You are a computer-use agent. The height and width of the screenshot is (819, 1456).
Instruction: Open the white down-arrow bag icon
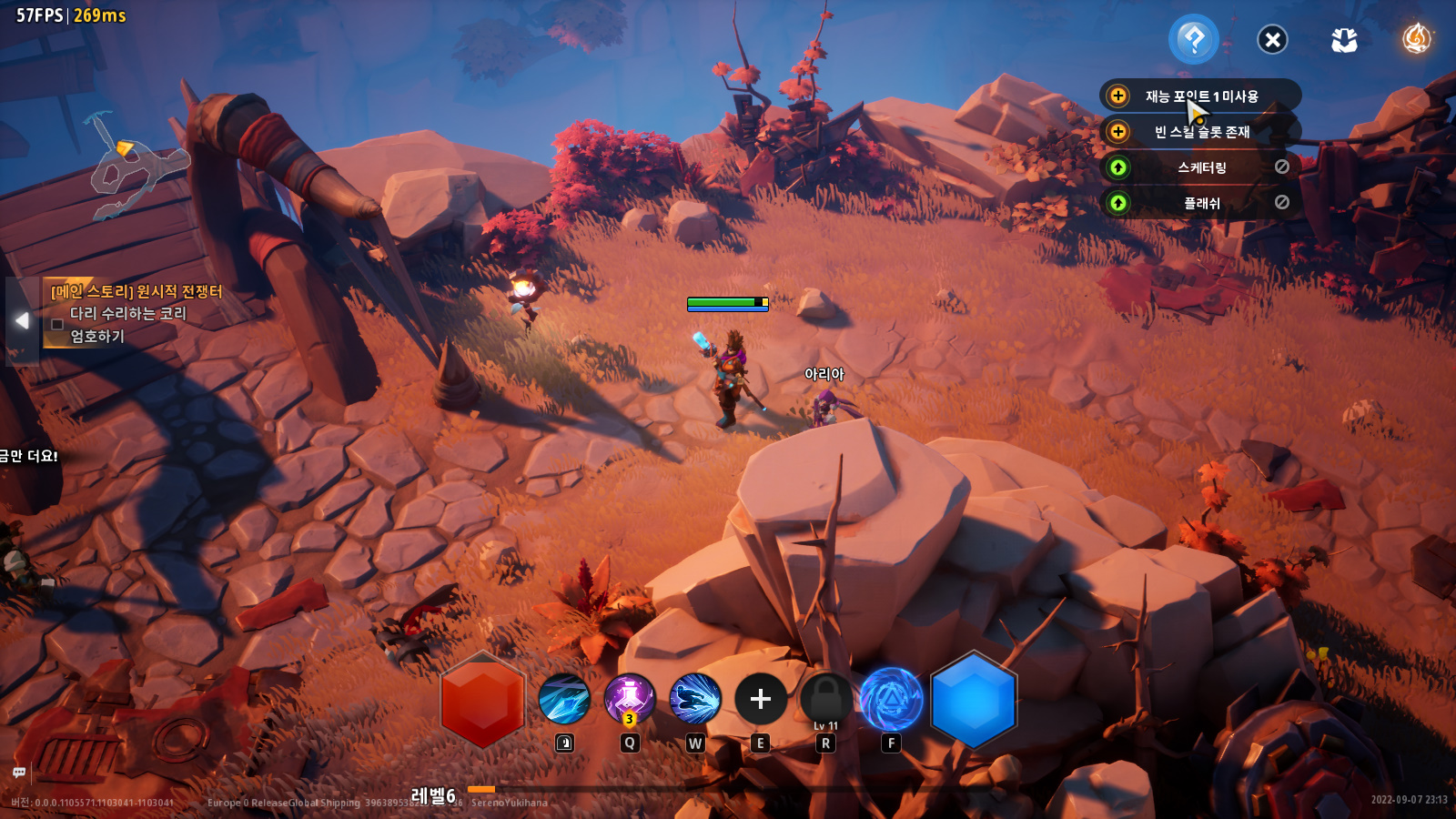1344,40
